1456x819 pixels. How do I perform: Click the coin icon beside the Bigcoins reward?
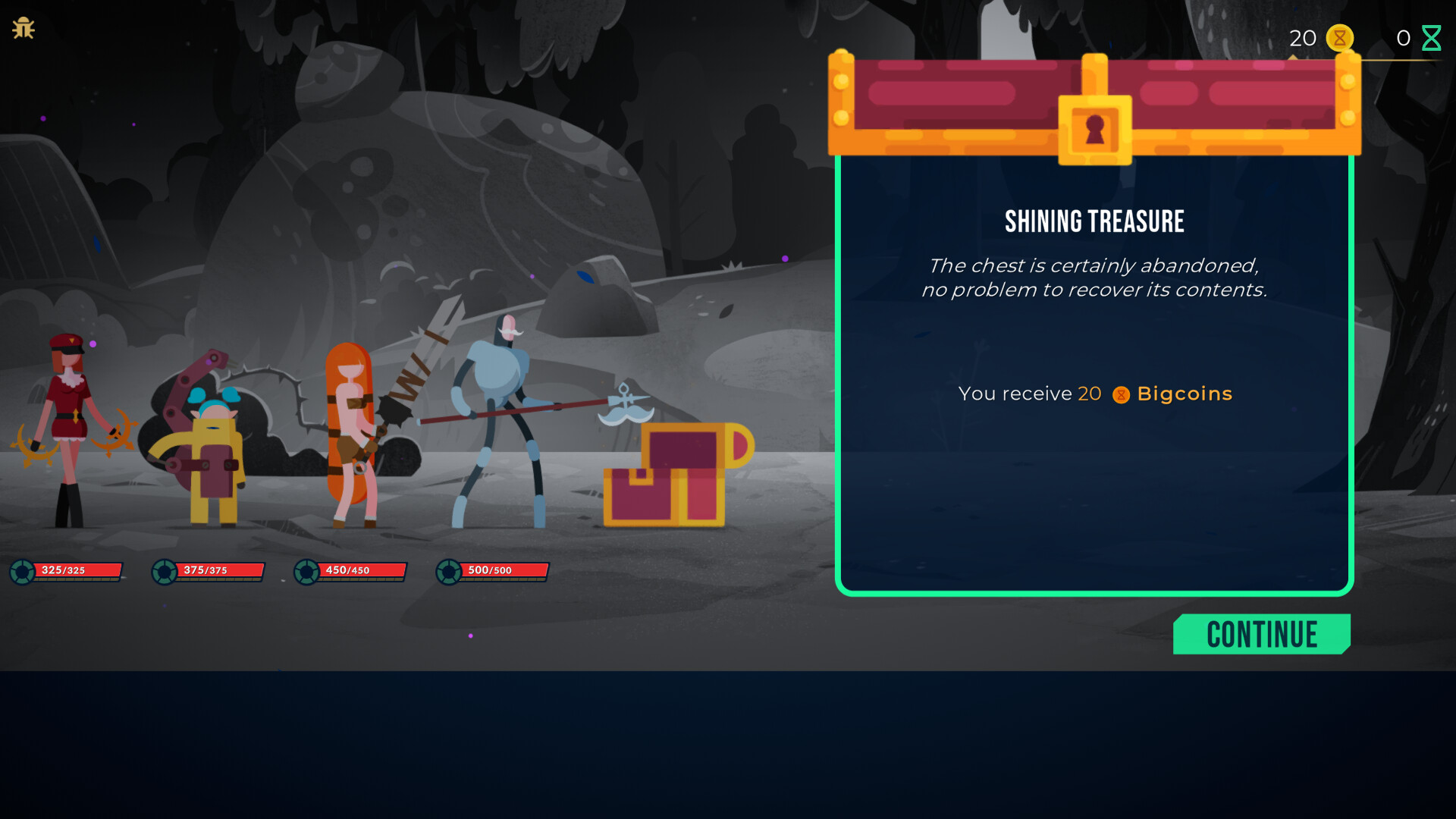pyautogui.click(x=1120, y=394)
